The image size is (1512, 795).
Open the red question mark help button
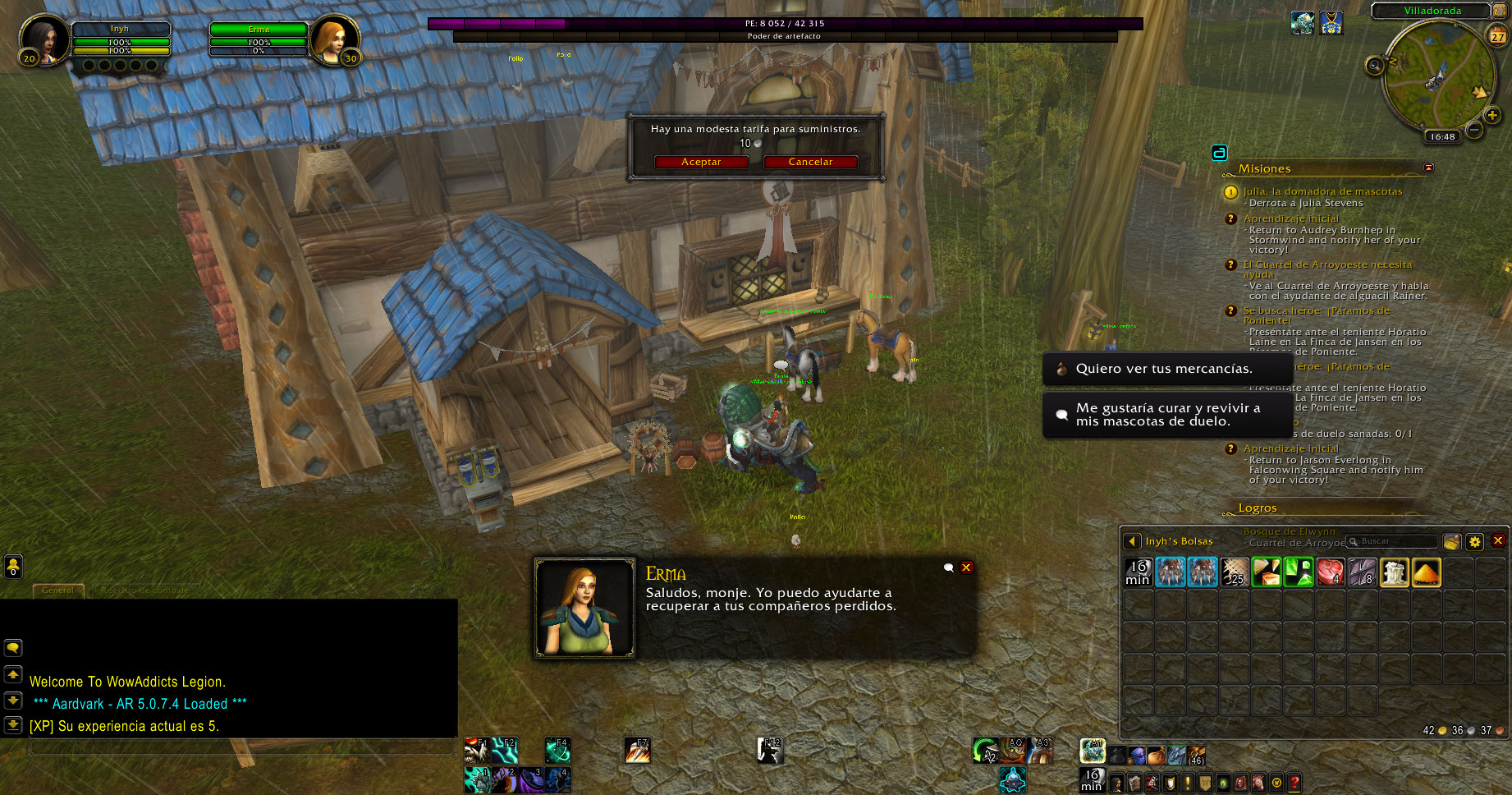pos(1294,783)
